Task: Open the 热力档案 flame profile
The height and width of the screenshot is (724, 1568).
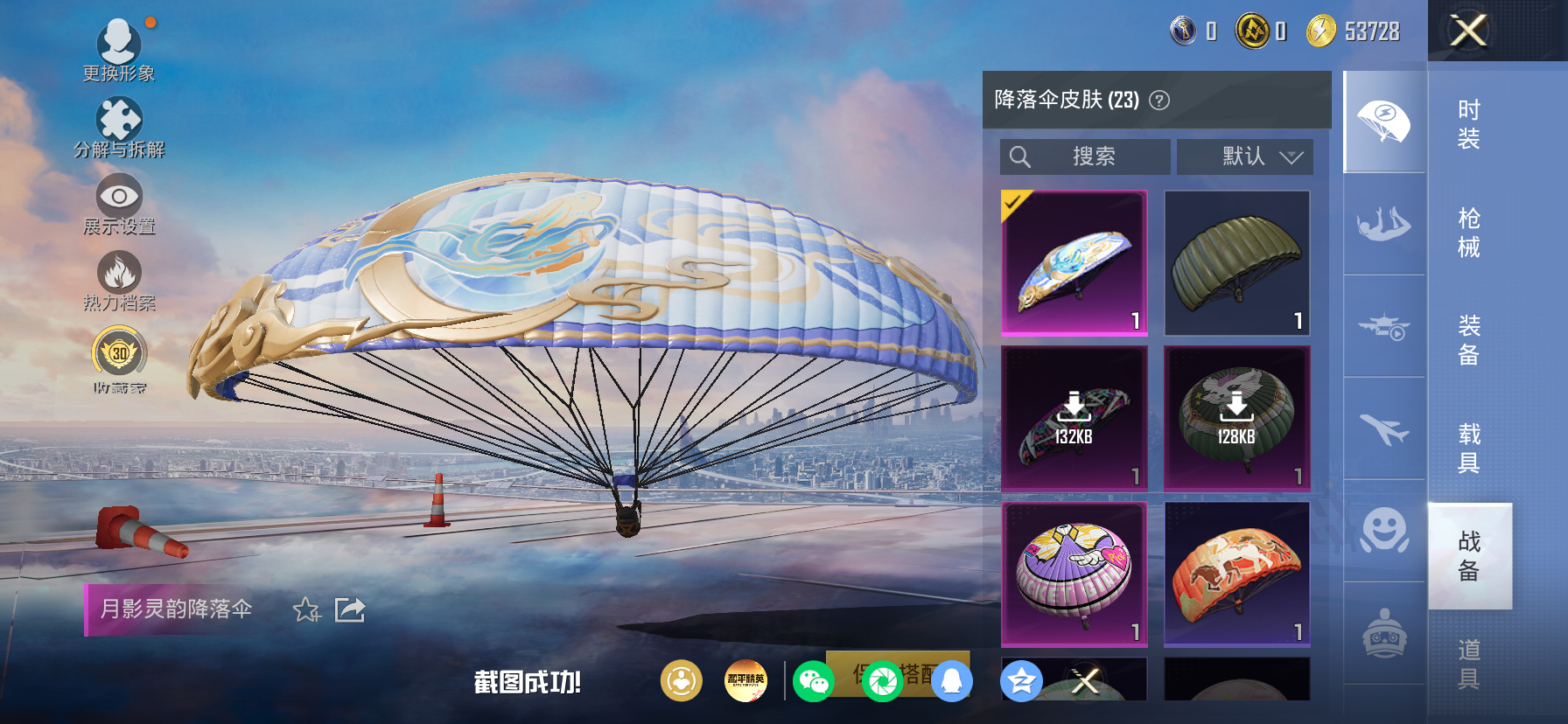Action: [x=120, y=278]
